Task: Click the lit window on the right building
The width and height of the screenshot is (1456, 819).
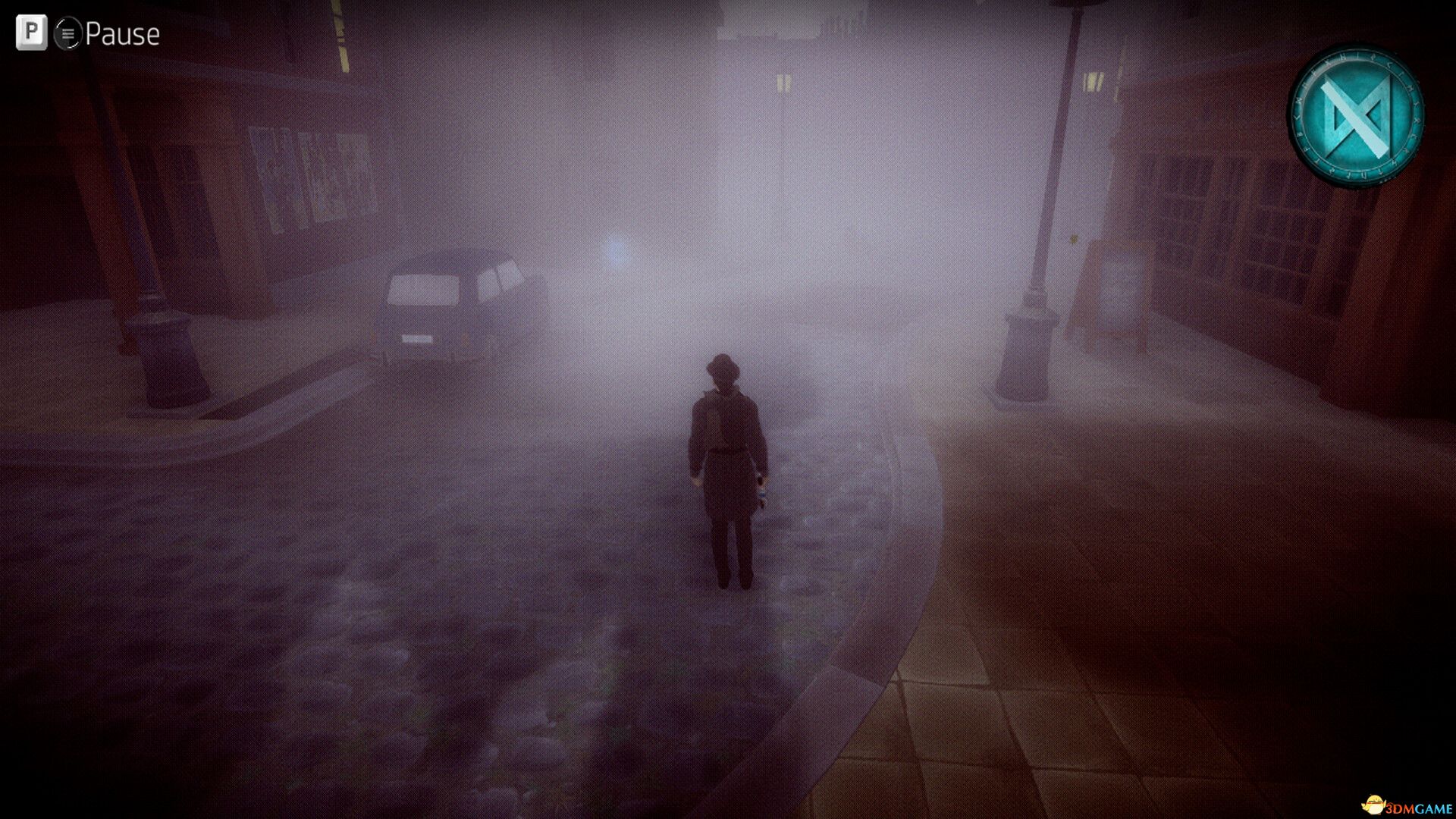Action: pos(1092,80)
